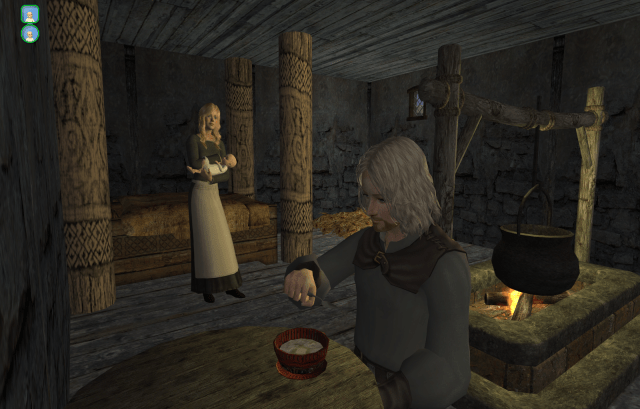
Task: Select the lower round portrait icon
Action: (x=30, y=34)
